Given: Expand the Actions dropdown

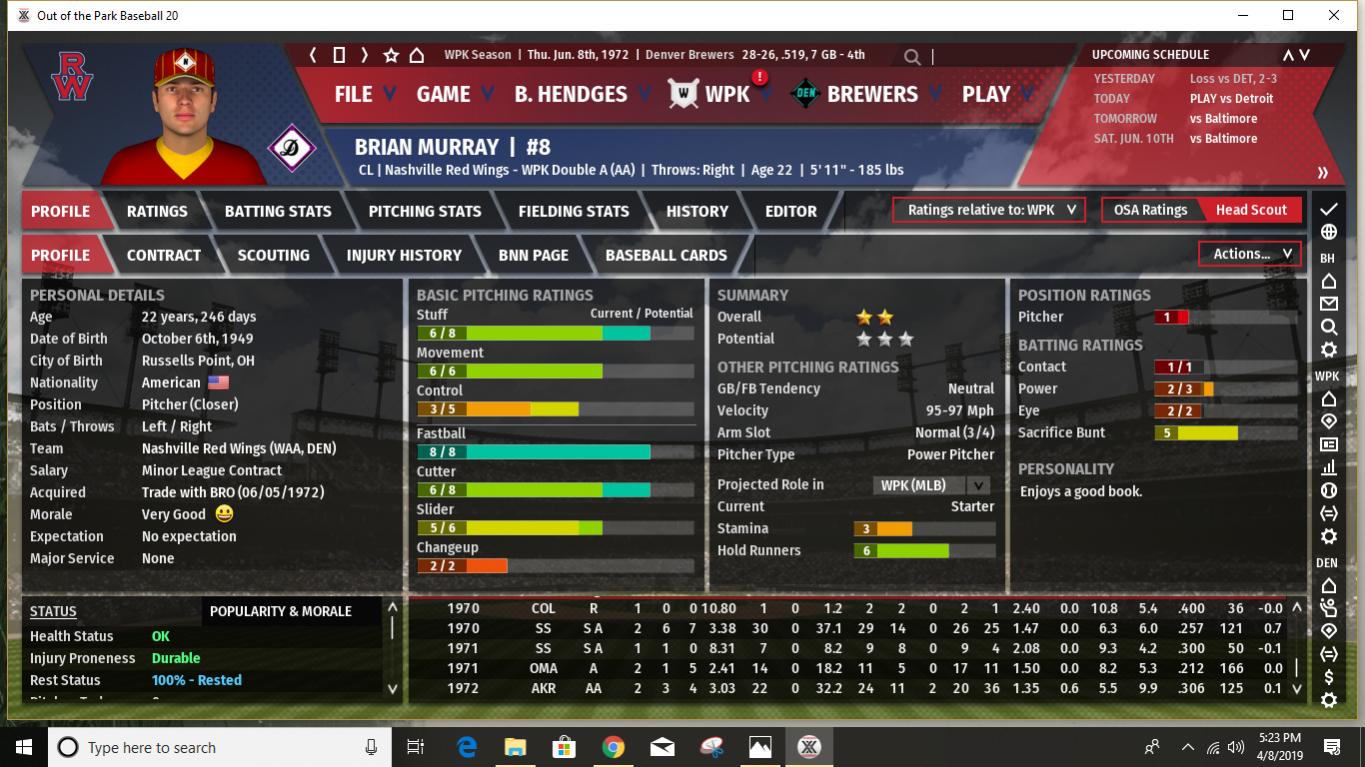Looking at the screenshot, I should pos(1250,254).
